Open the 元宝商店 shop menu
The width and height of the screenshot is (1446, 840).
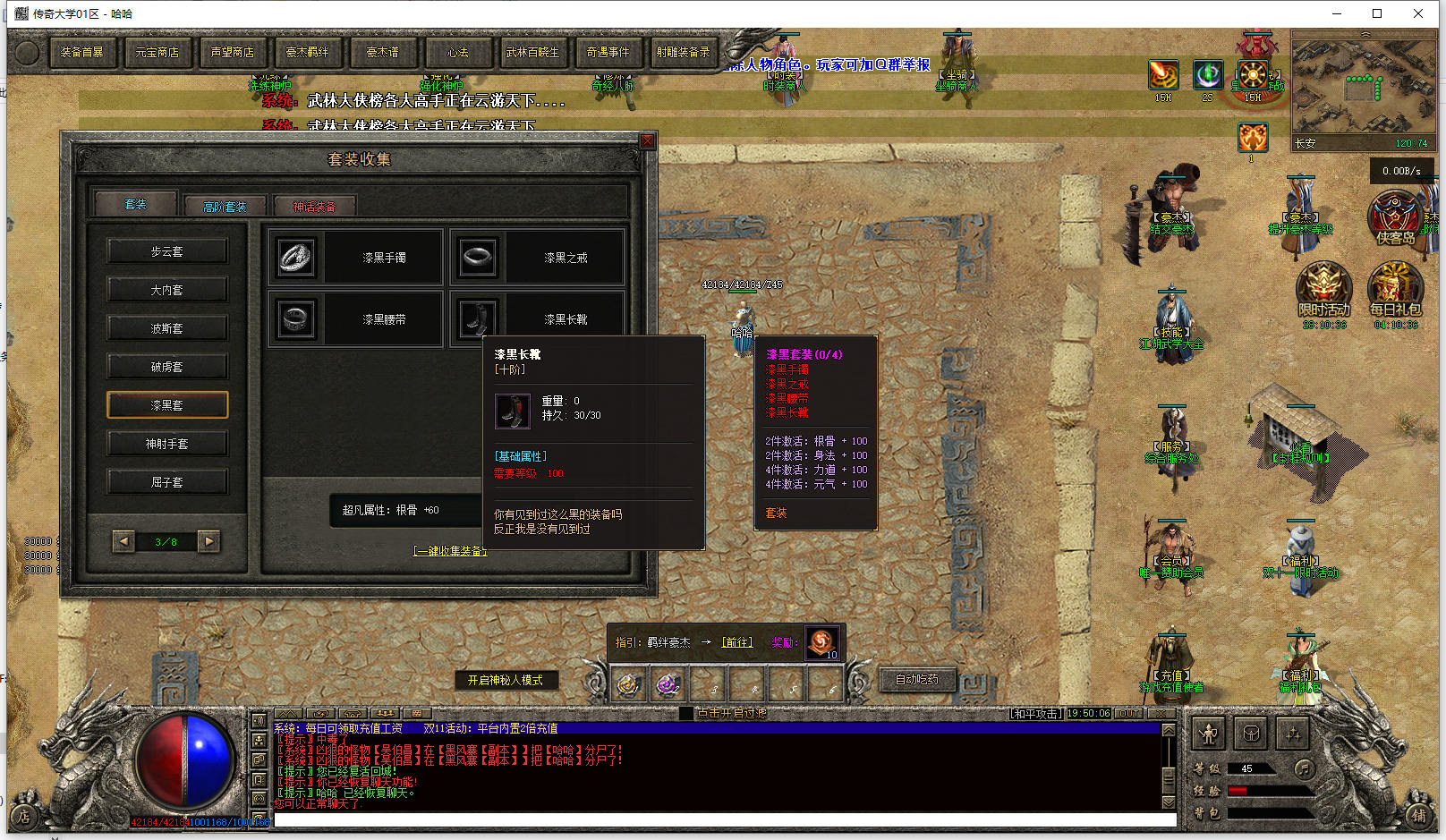tap(157, 53)
